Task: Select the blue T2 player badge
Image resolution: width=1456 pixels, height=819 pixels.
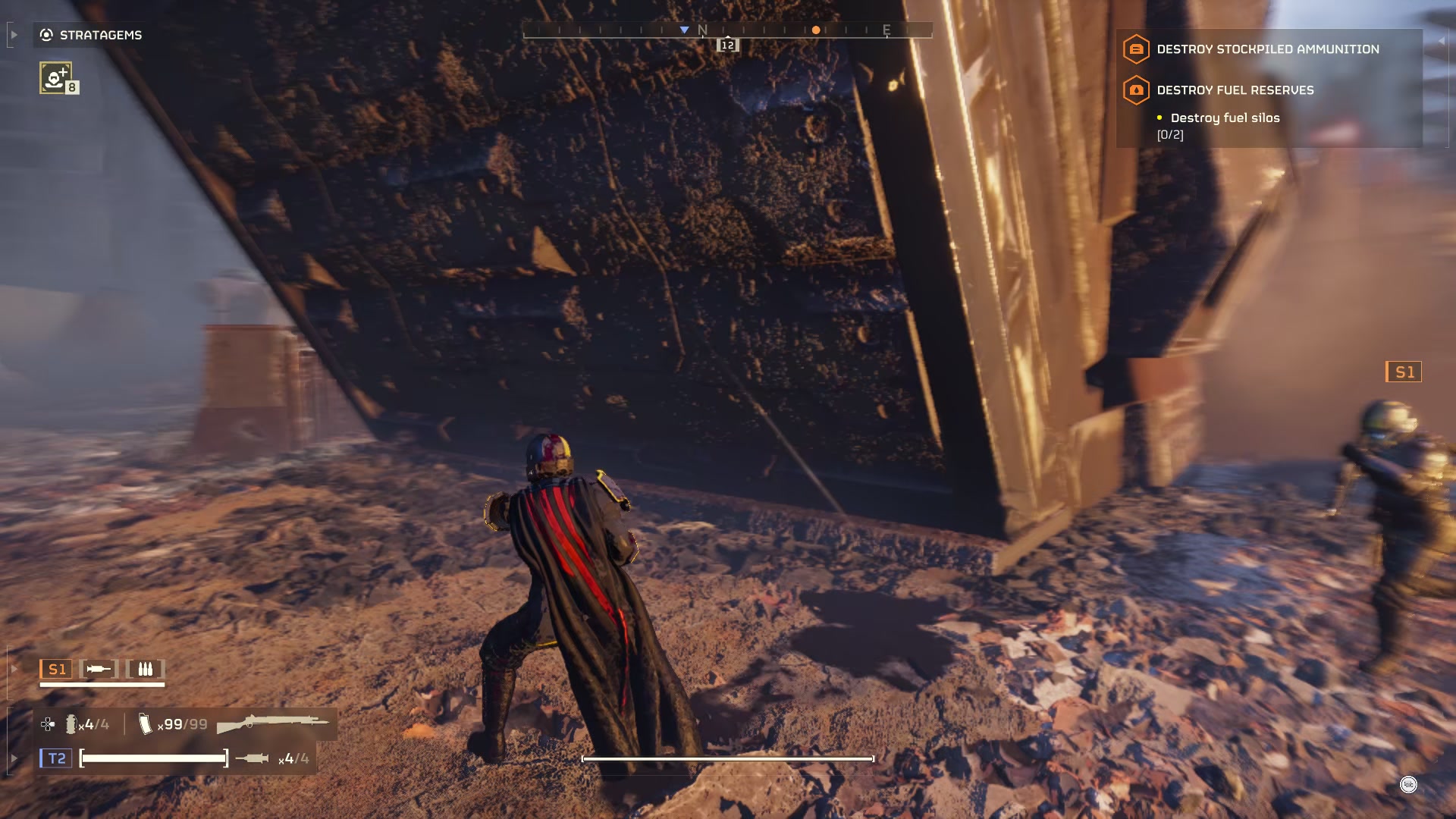Action: tap(56, 758)
